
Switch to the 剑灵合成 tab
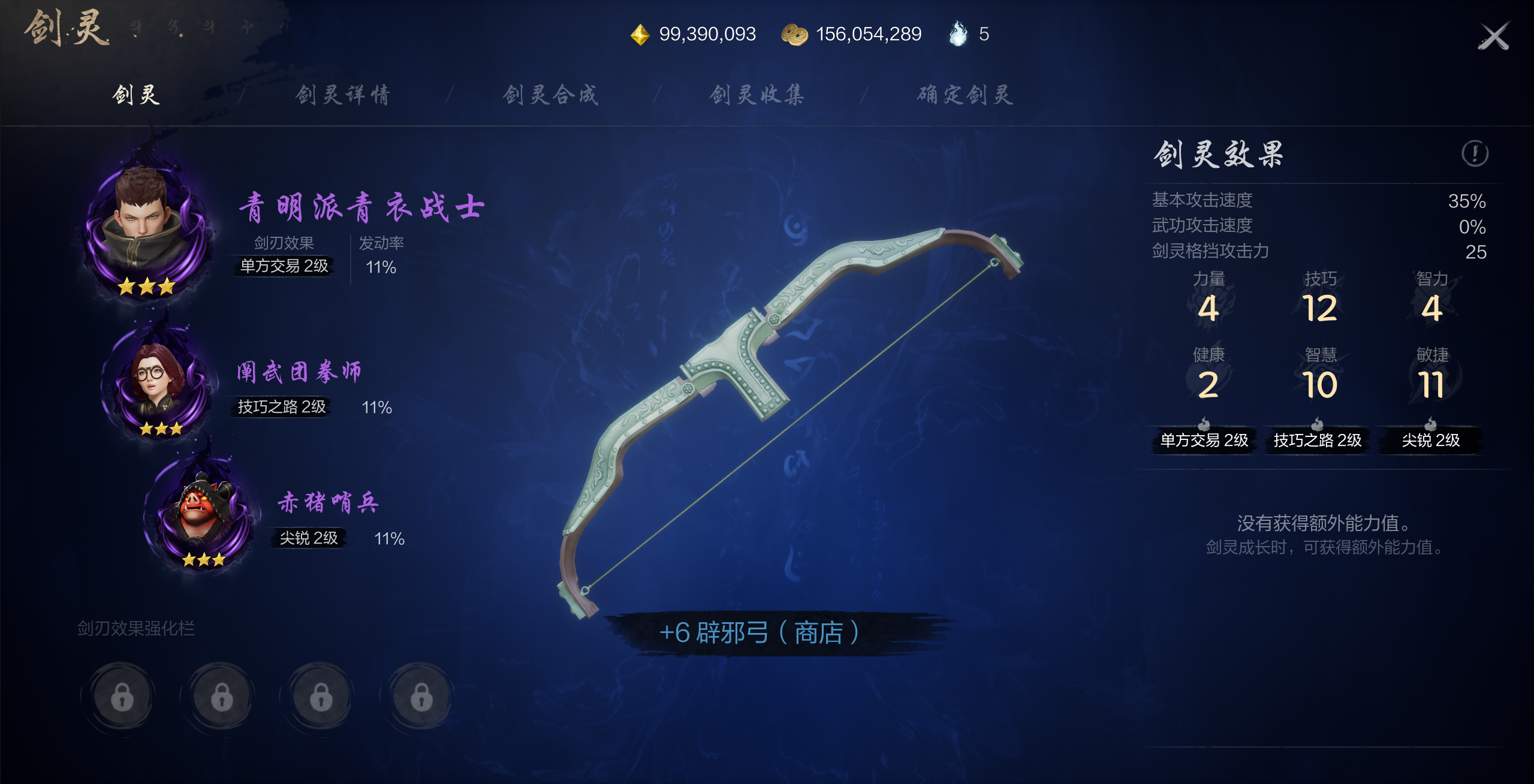(550, 95)
